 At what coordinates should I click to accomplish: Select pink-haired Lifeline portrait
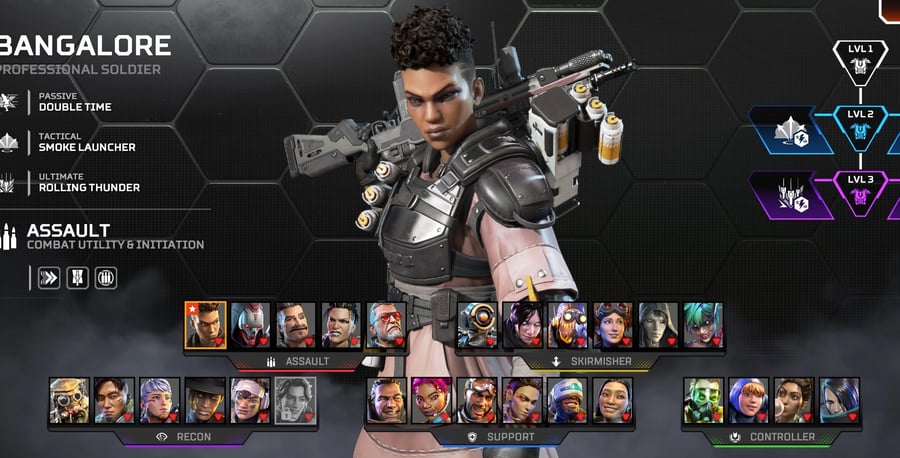[x=432, y=400]
